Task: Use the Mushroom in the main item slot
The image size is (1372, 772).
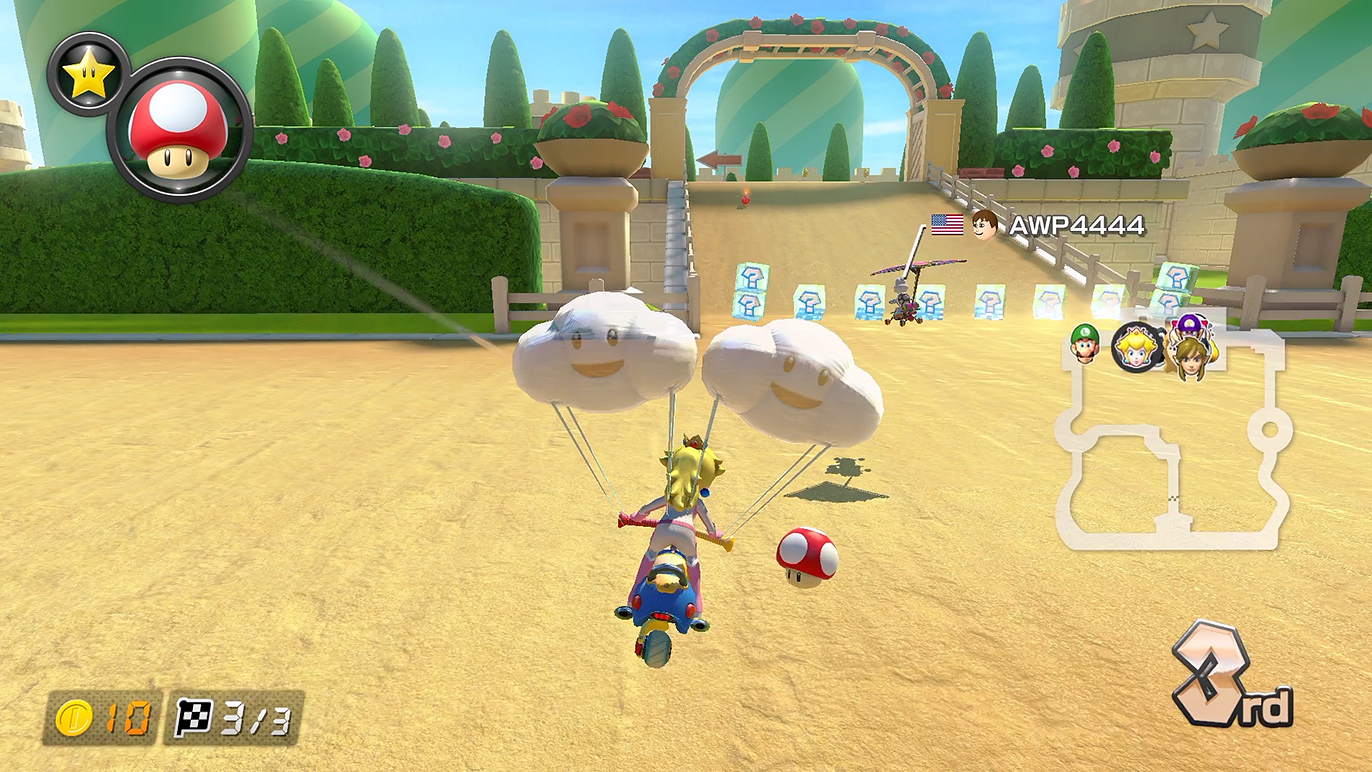Action: point(179,129)
